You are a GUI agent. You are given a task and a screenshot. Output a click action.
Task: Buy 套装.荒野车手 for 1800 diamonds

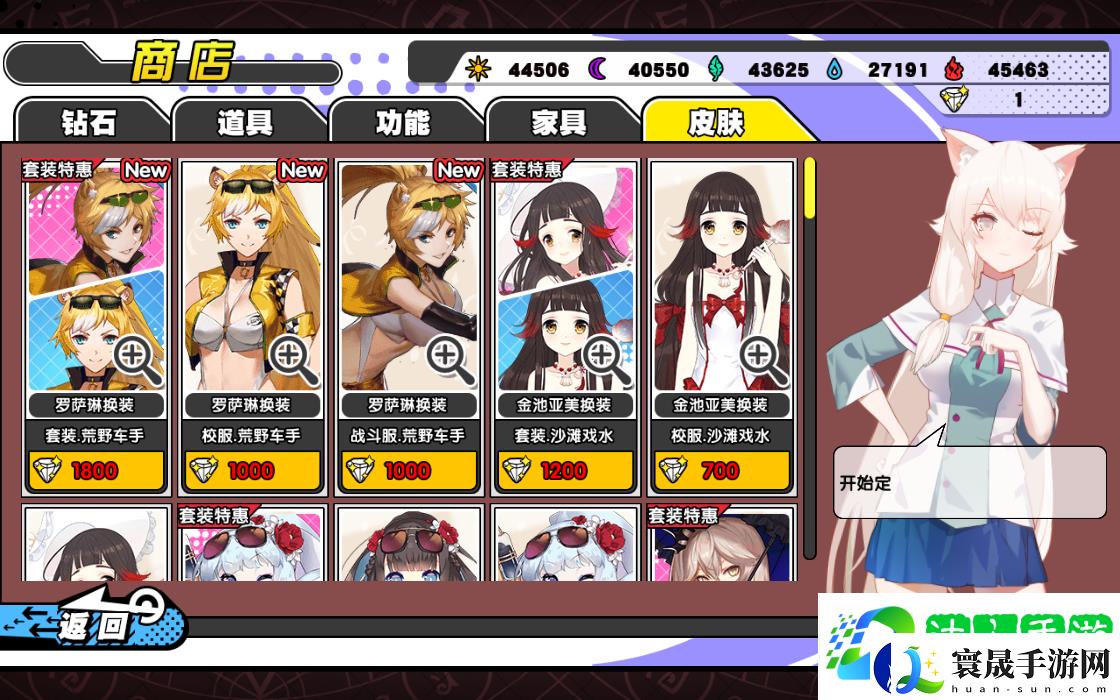95,470
